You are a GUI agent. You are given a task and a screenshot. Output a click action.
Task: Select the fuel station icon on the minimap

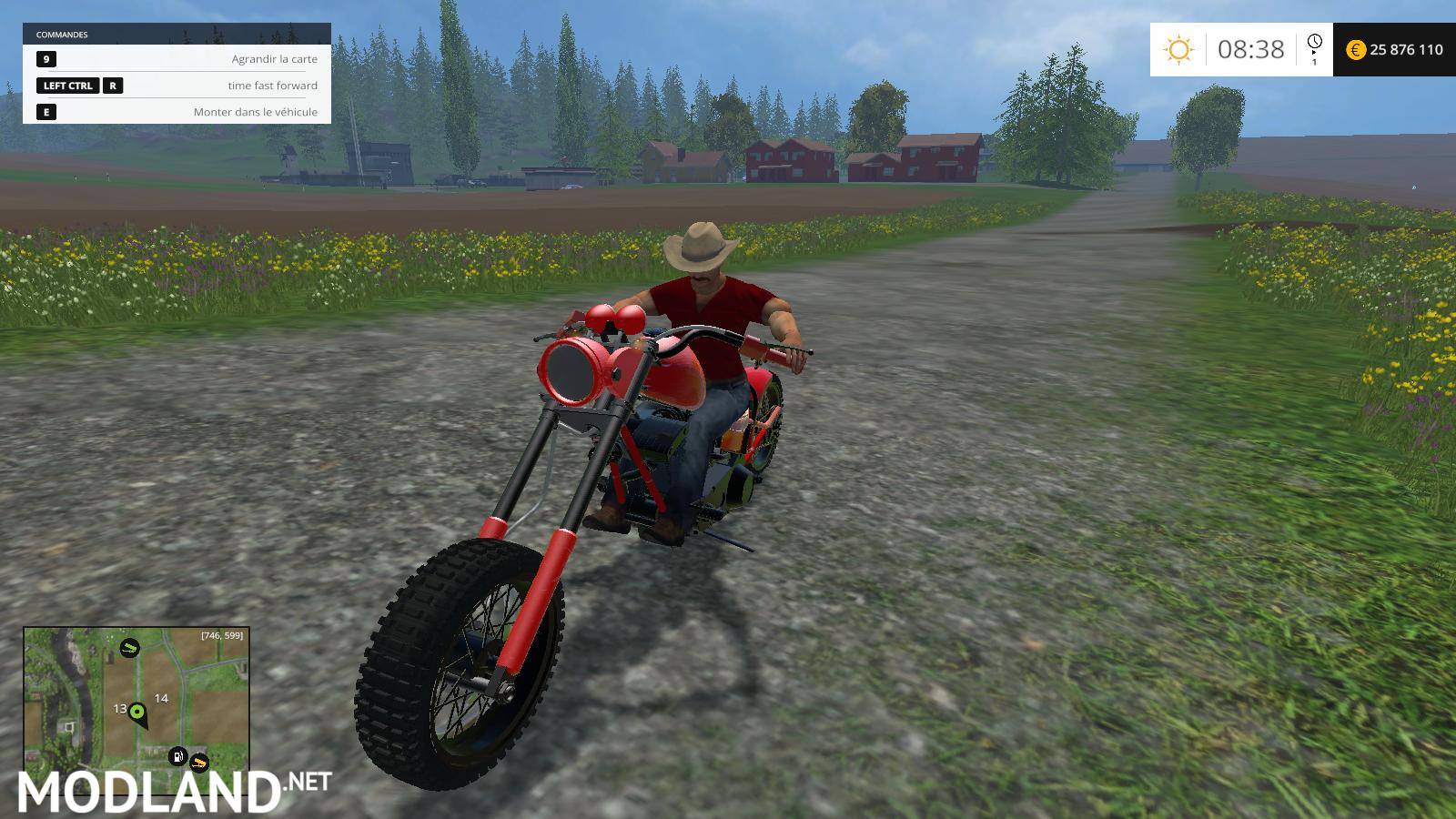[177, 757]
